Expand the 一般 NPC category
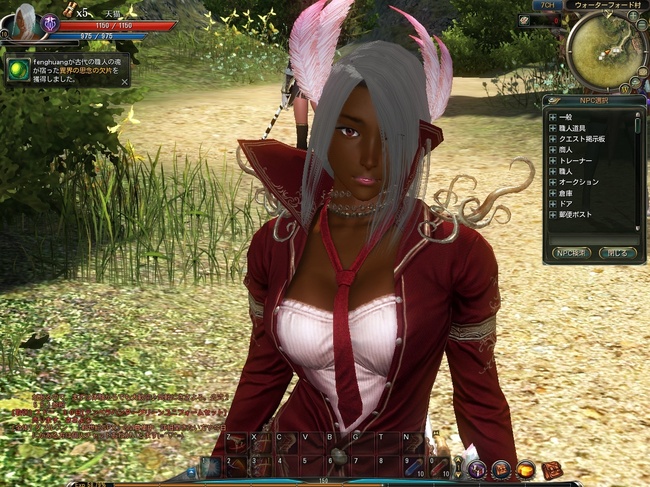 point(552,117)
